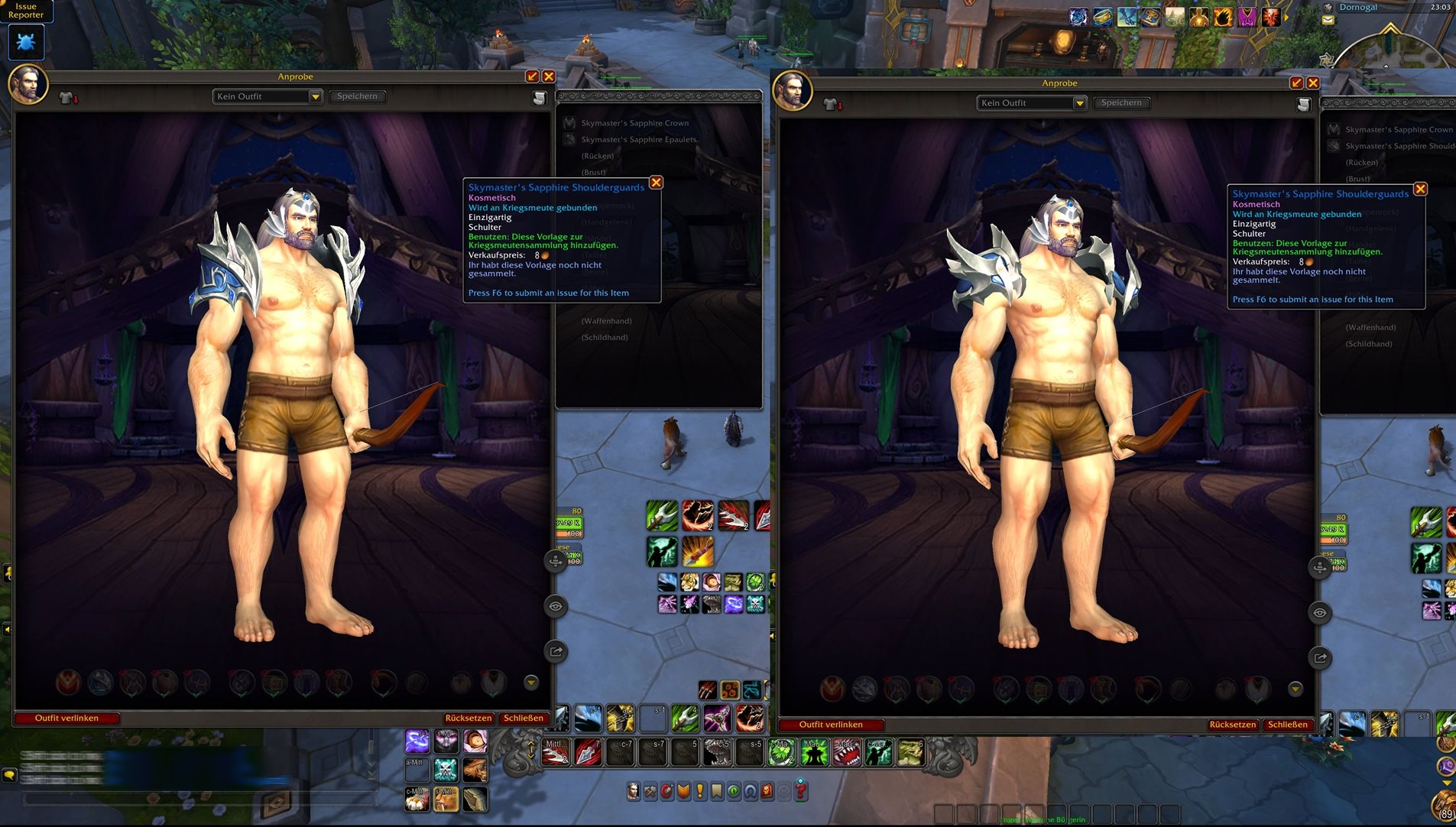Open achievements with the orange shield icon
This screenshot has height=827, width=1456.
683,792
